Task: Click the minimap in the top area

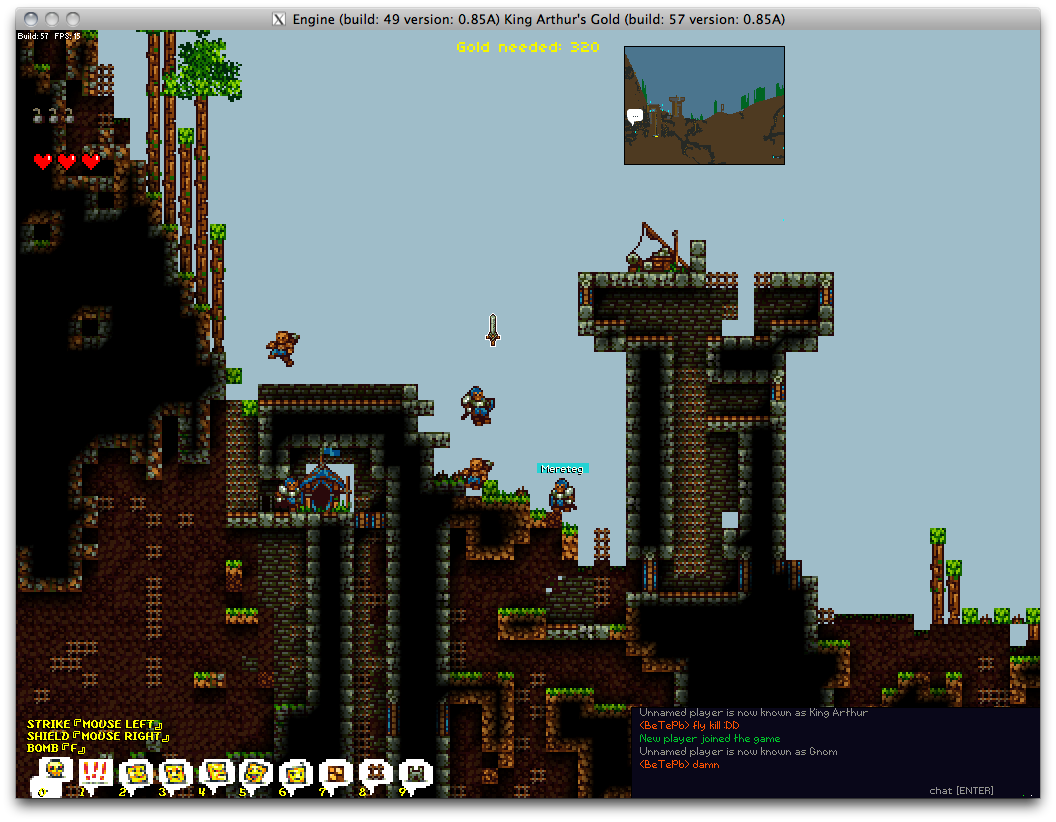Action: click(704, 105)
